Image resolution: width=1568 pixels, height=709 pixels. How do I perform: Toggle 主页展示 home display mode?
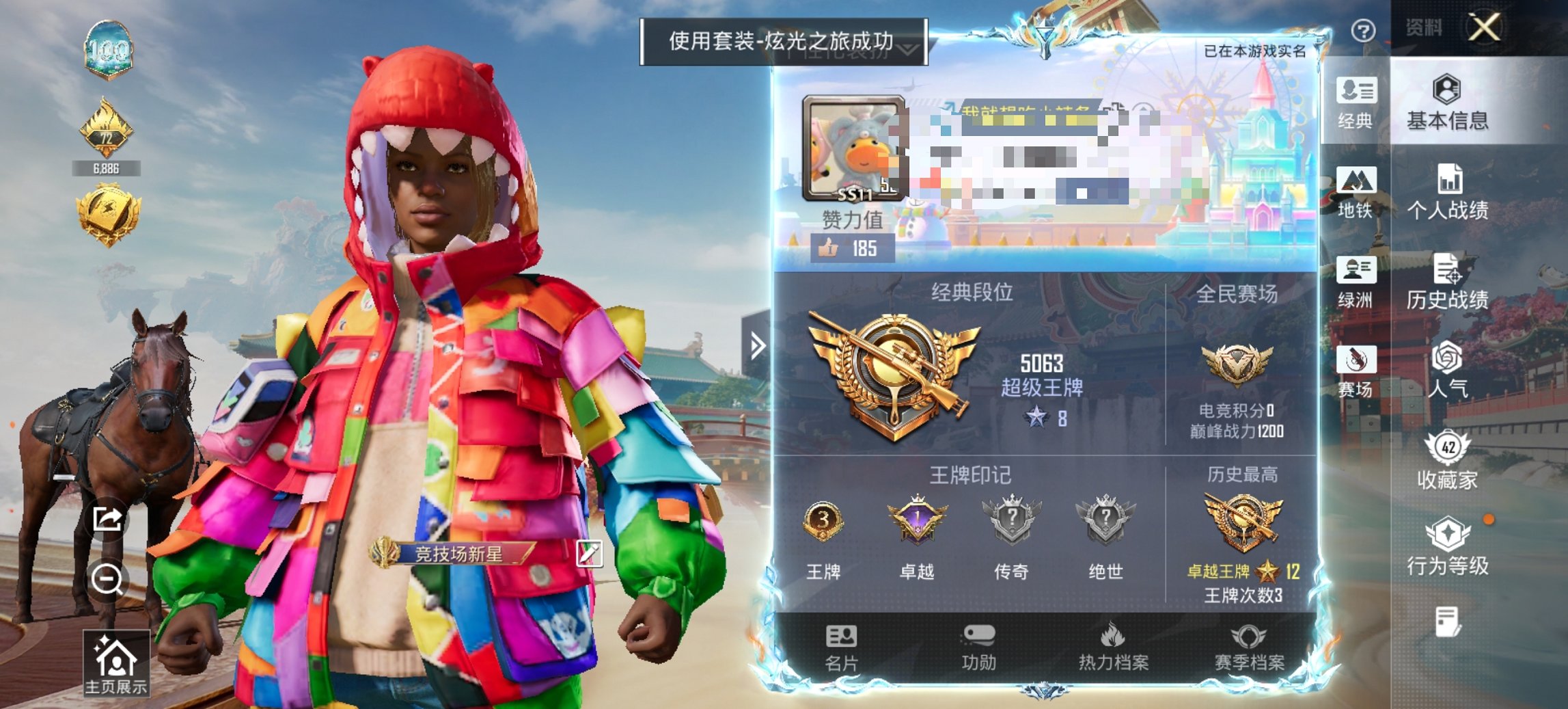point(116,661)
